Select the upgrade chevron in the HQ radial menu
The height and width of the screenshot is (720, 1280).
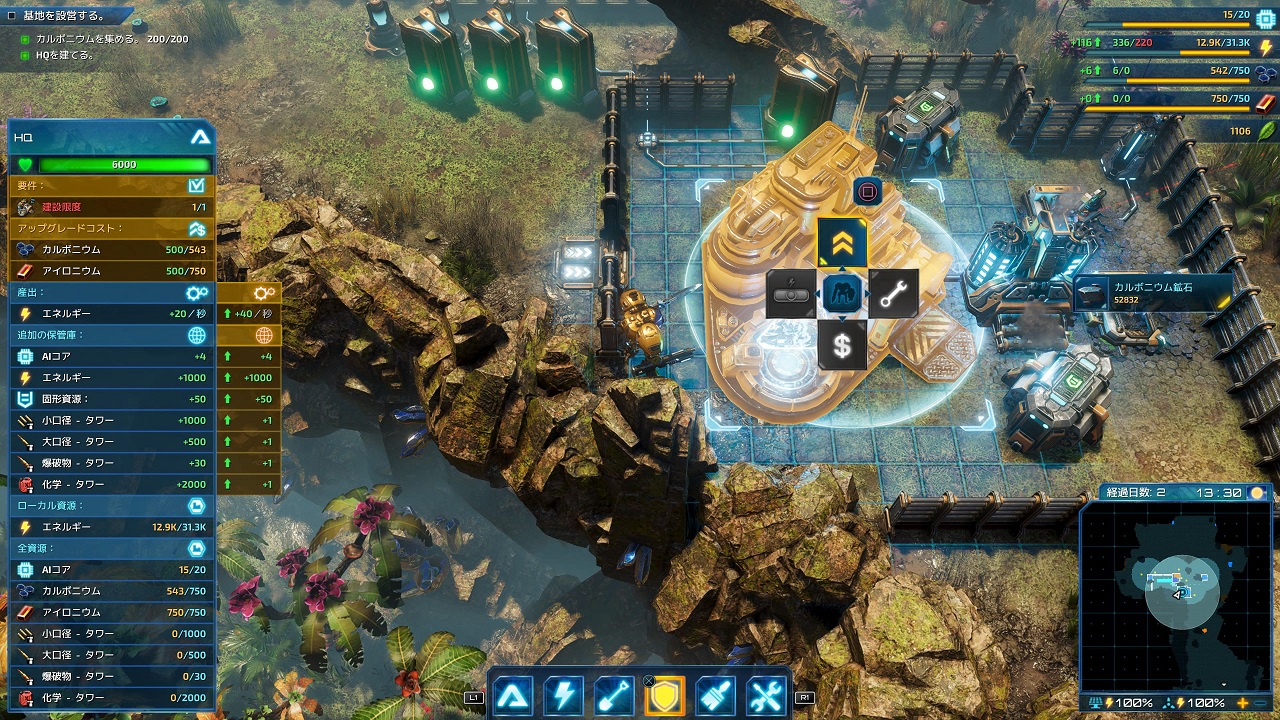[842, 243]
